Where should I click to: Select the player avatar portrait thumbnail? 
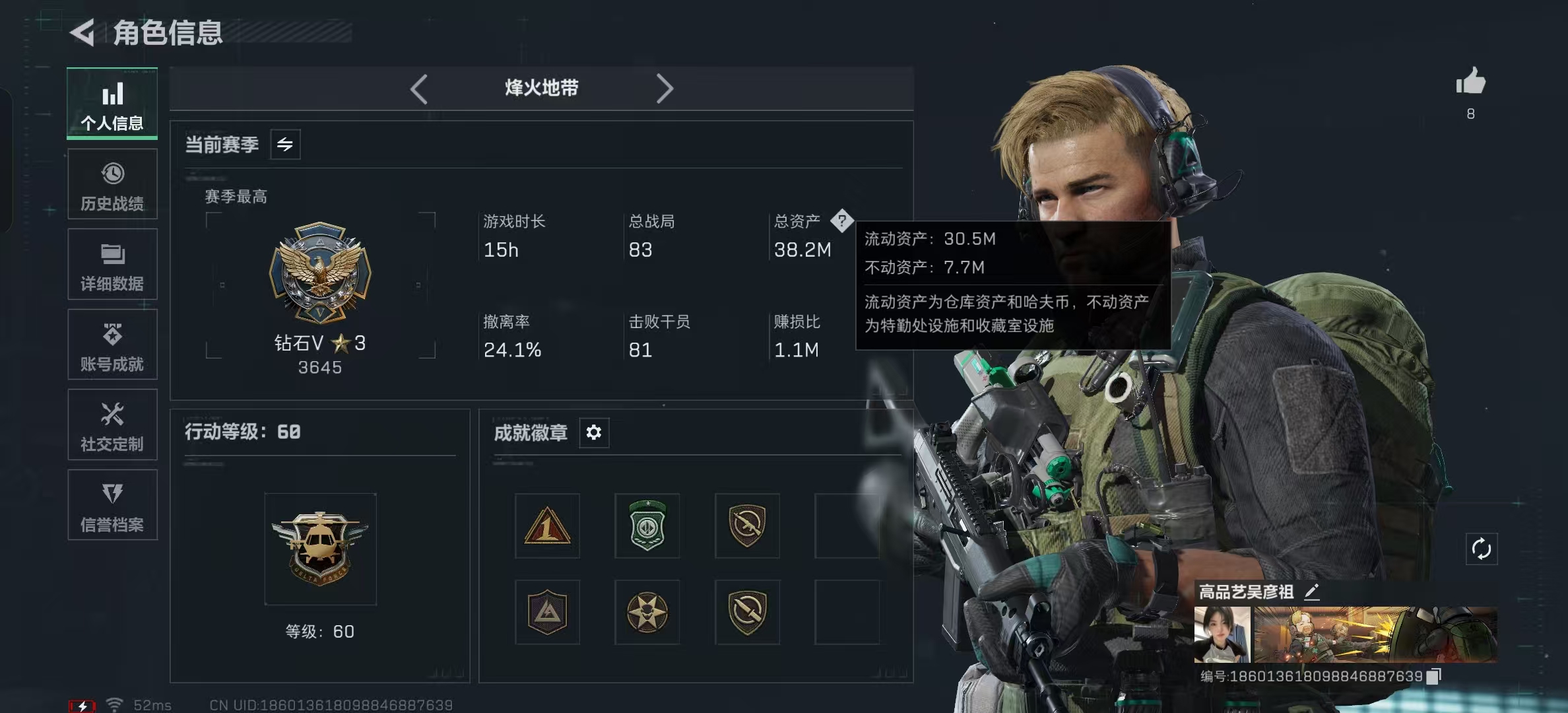[x=1222, y=634]
